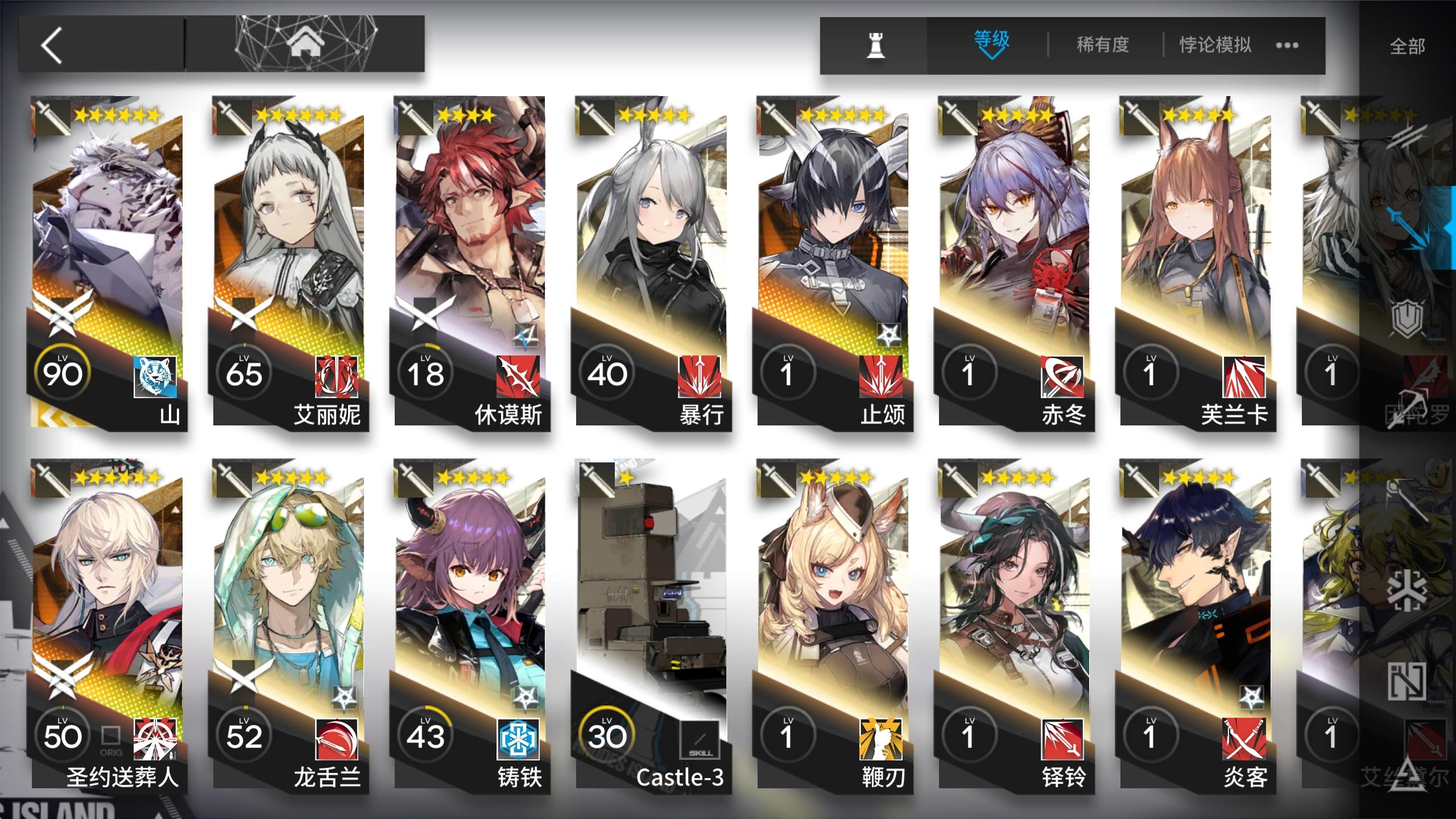Select the home icon in the top bar
Screen dimensions: 1456x819
point(307,42)
